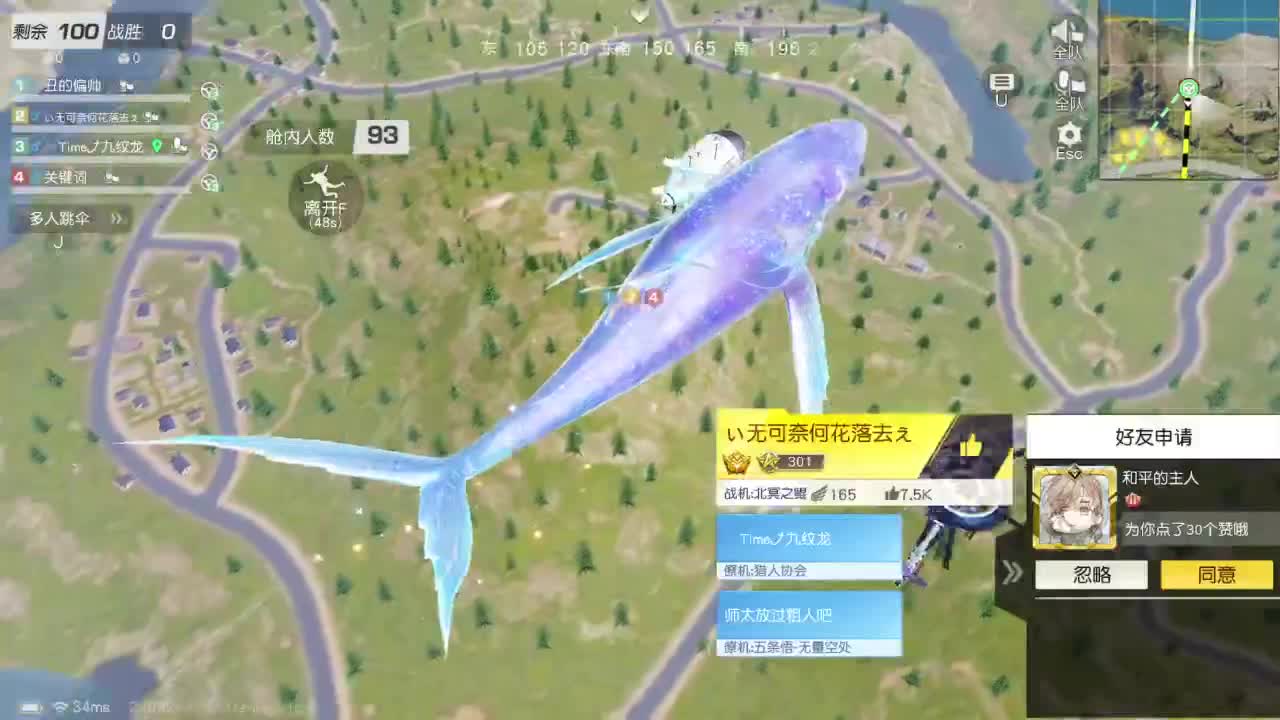Image resolution: width=1280 pixels, height=720 pixels.
Task: Select the steering wheel icon beside 丑的偏帅
Action: (209, 90)
